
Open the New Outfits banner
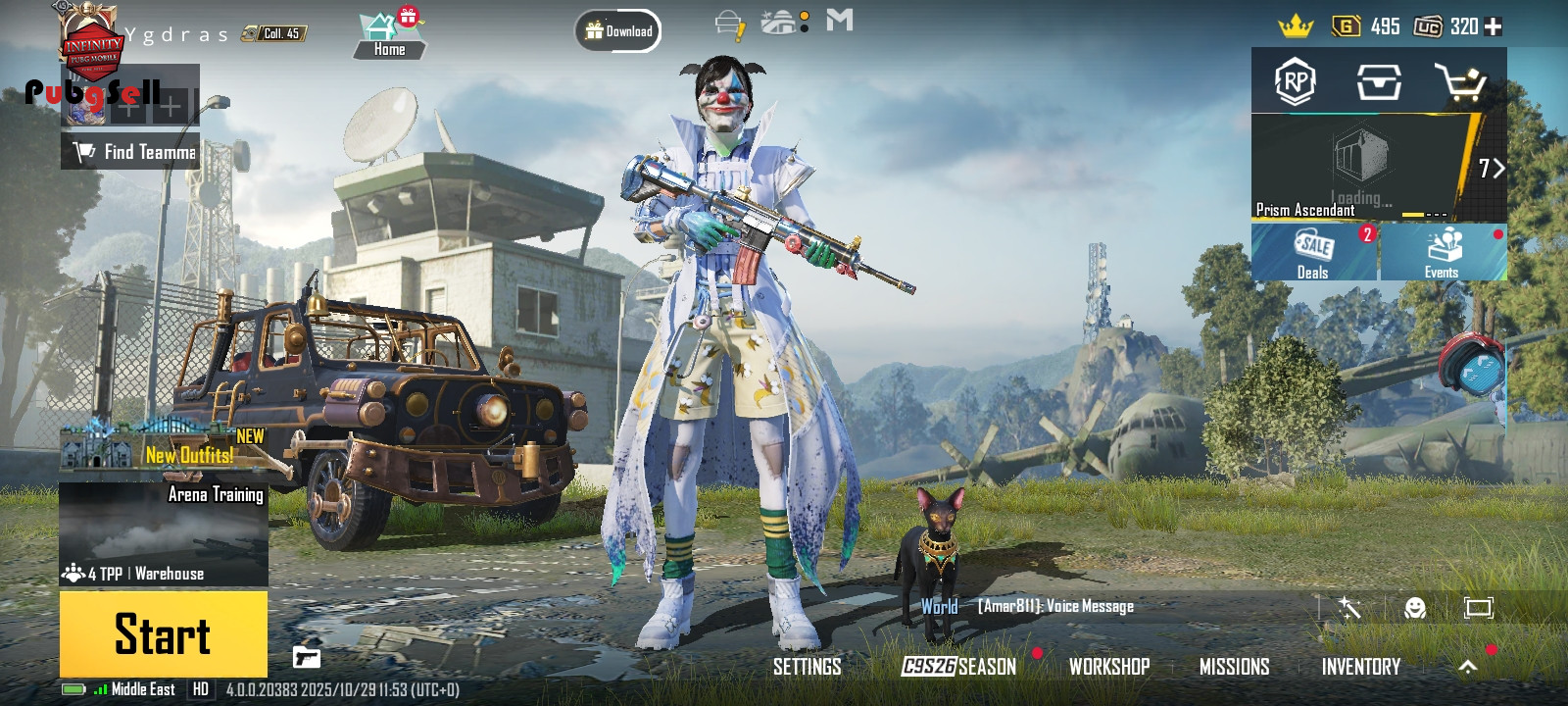click(164, 447)
